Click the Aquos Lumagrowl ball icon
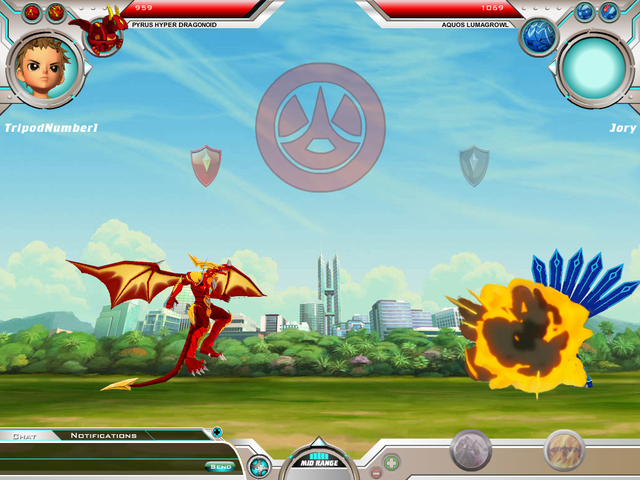This screenshot has width=640, height=480. pyautogui.click(x=537, y=38)
